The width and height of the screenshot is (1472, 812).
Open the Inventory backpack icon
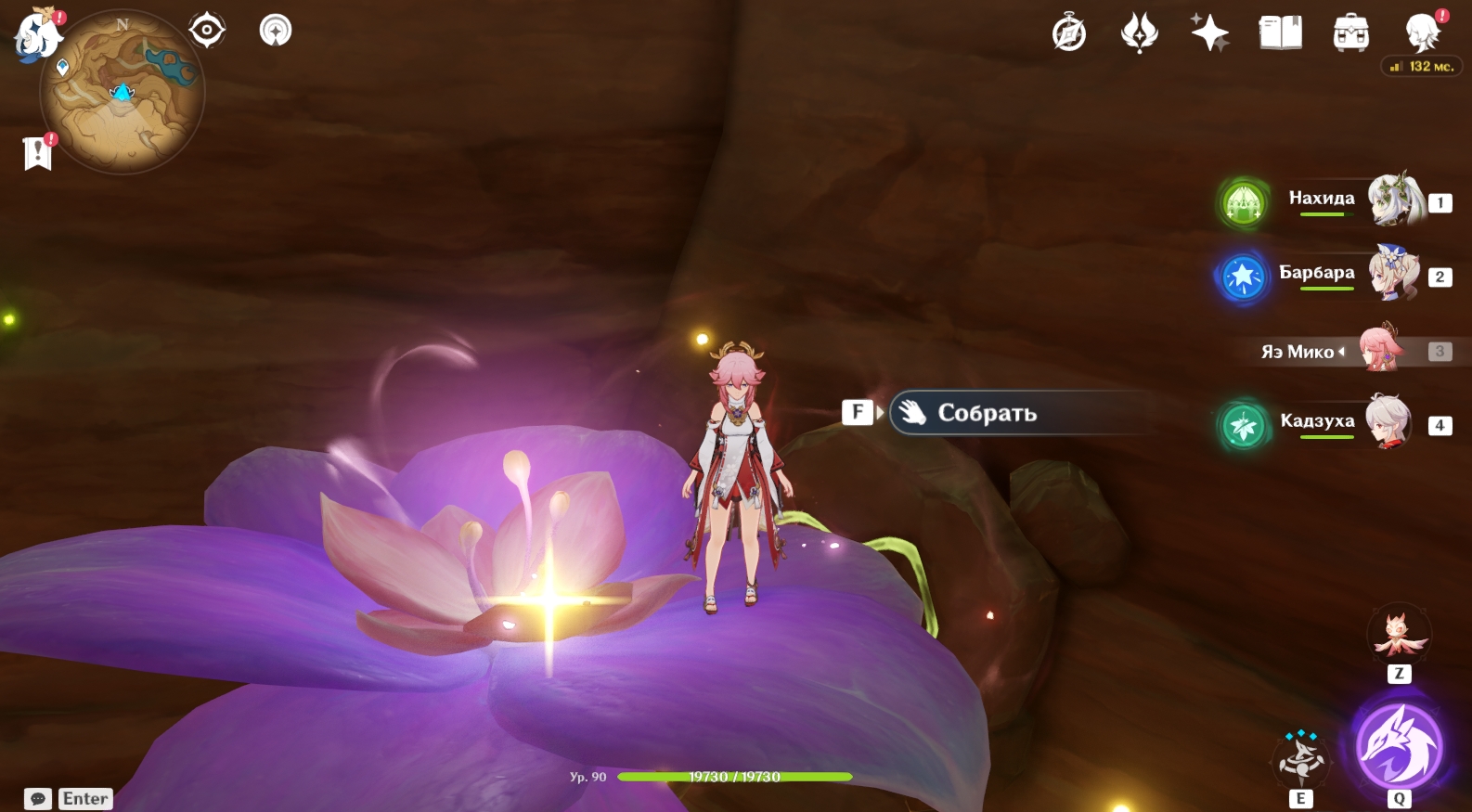(x=1351, y=33)
